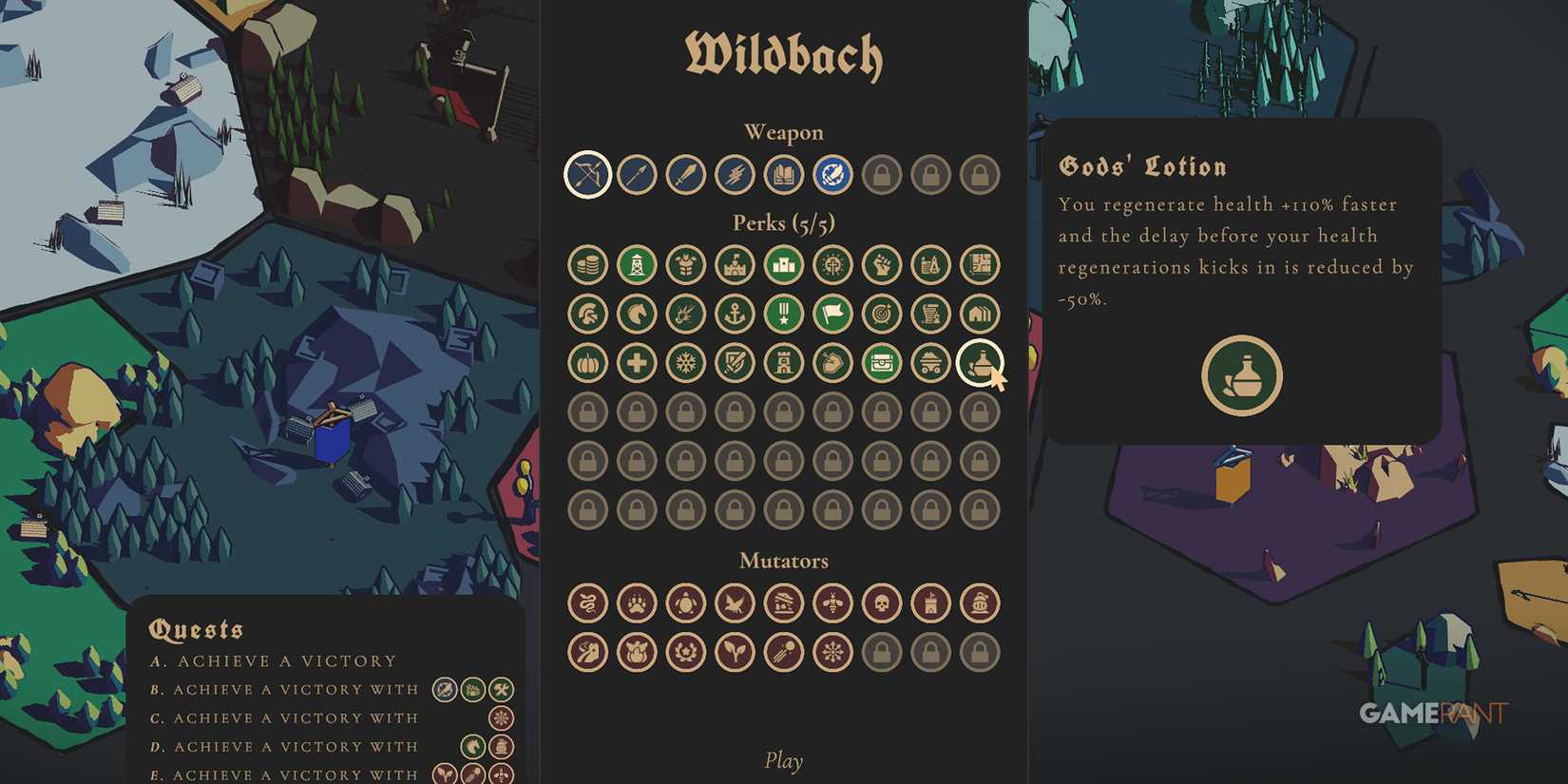Toggle off the watchtower perk
Viewport: 1568px width, 784px height.
pyautogui.click(x=636, y=264)
